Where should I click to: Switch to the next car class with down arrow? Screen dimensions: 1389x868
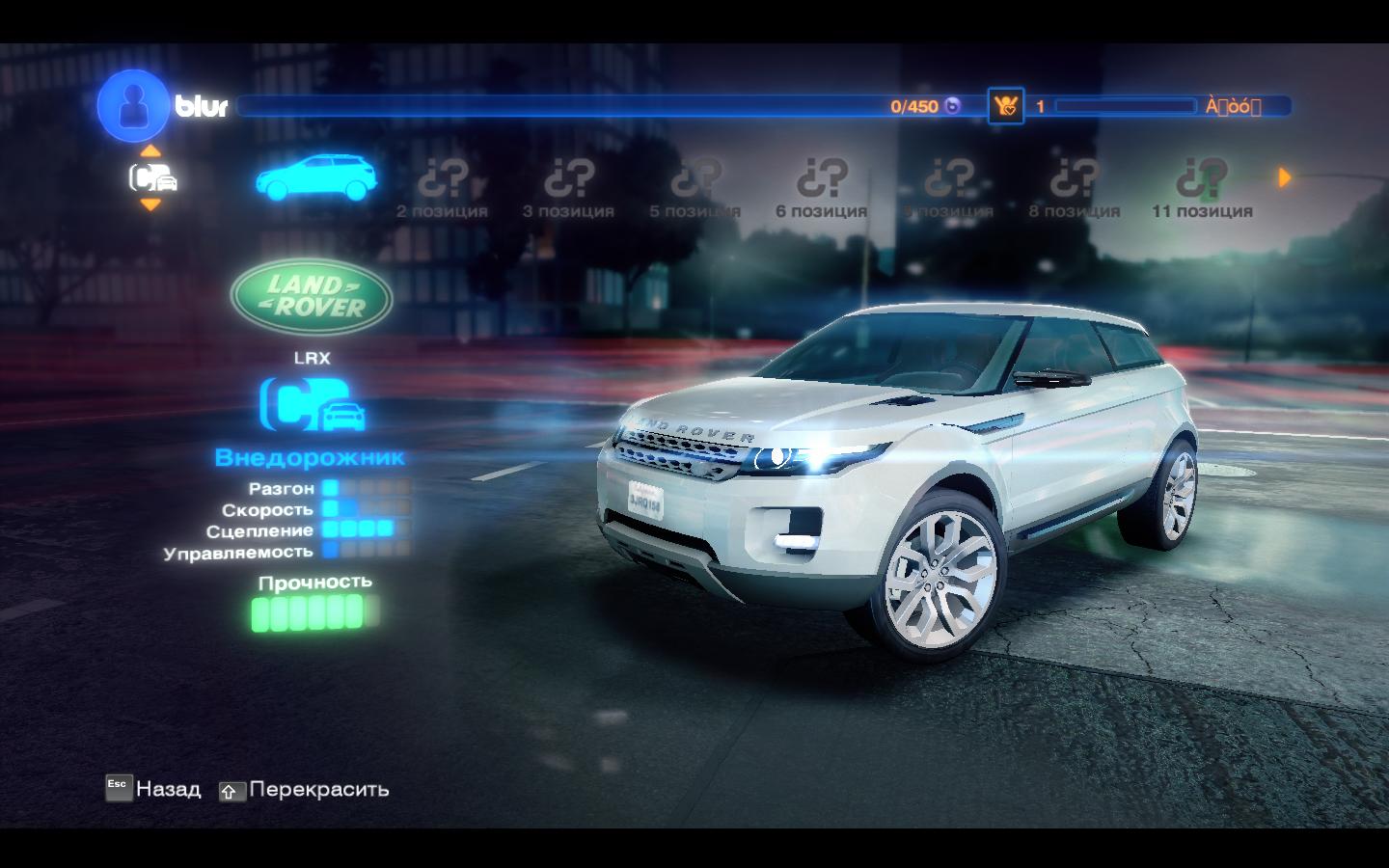150,204
